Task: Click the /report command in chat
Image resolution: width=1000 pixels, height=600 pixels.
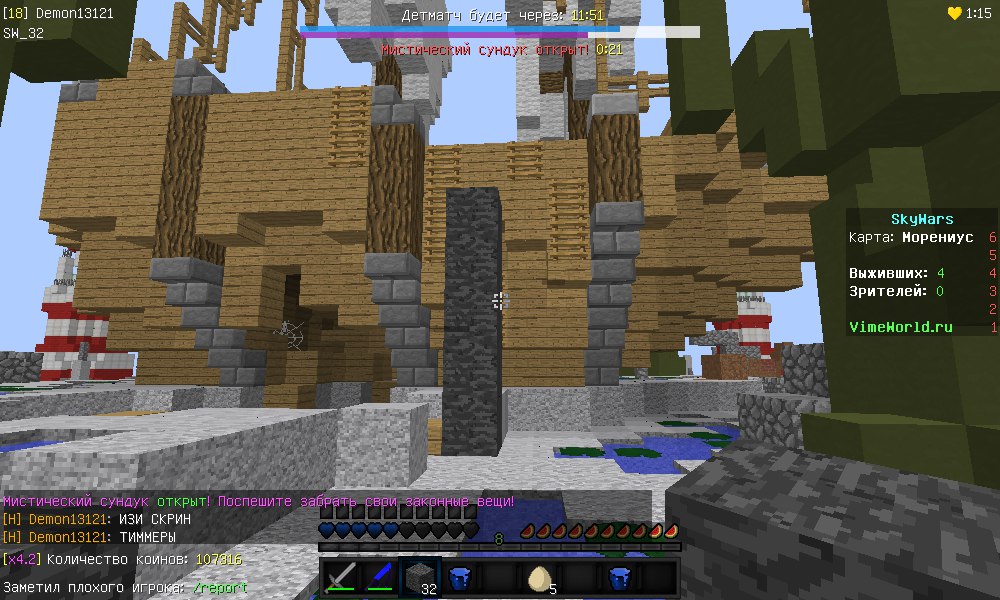Action: tap(220, 588)
